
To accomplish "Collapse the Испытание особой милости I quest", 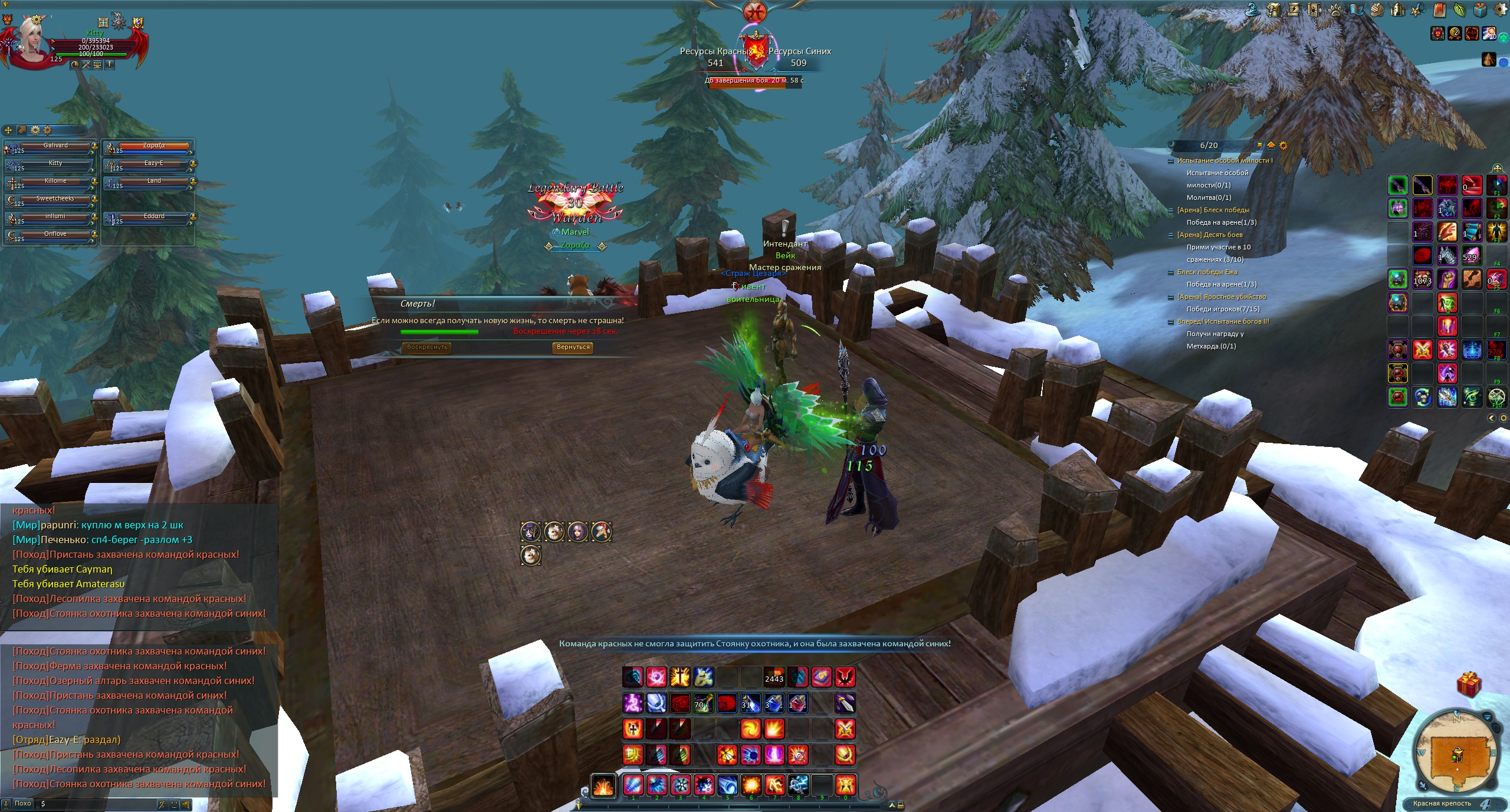I will (1171, 161).
